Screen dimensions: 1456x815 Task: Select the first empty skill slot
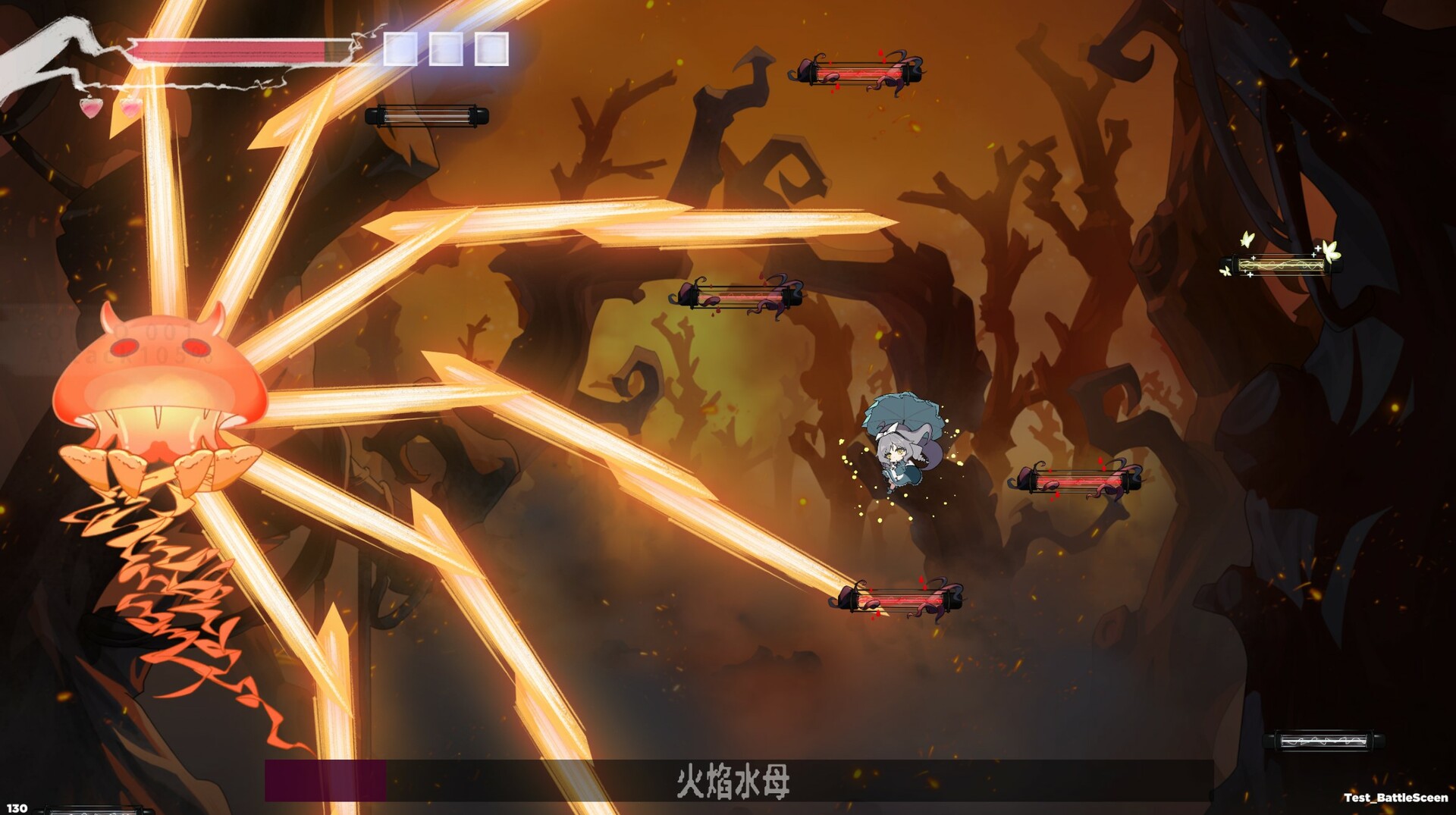400,49
